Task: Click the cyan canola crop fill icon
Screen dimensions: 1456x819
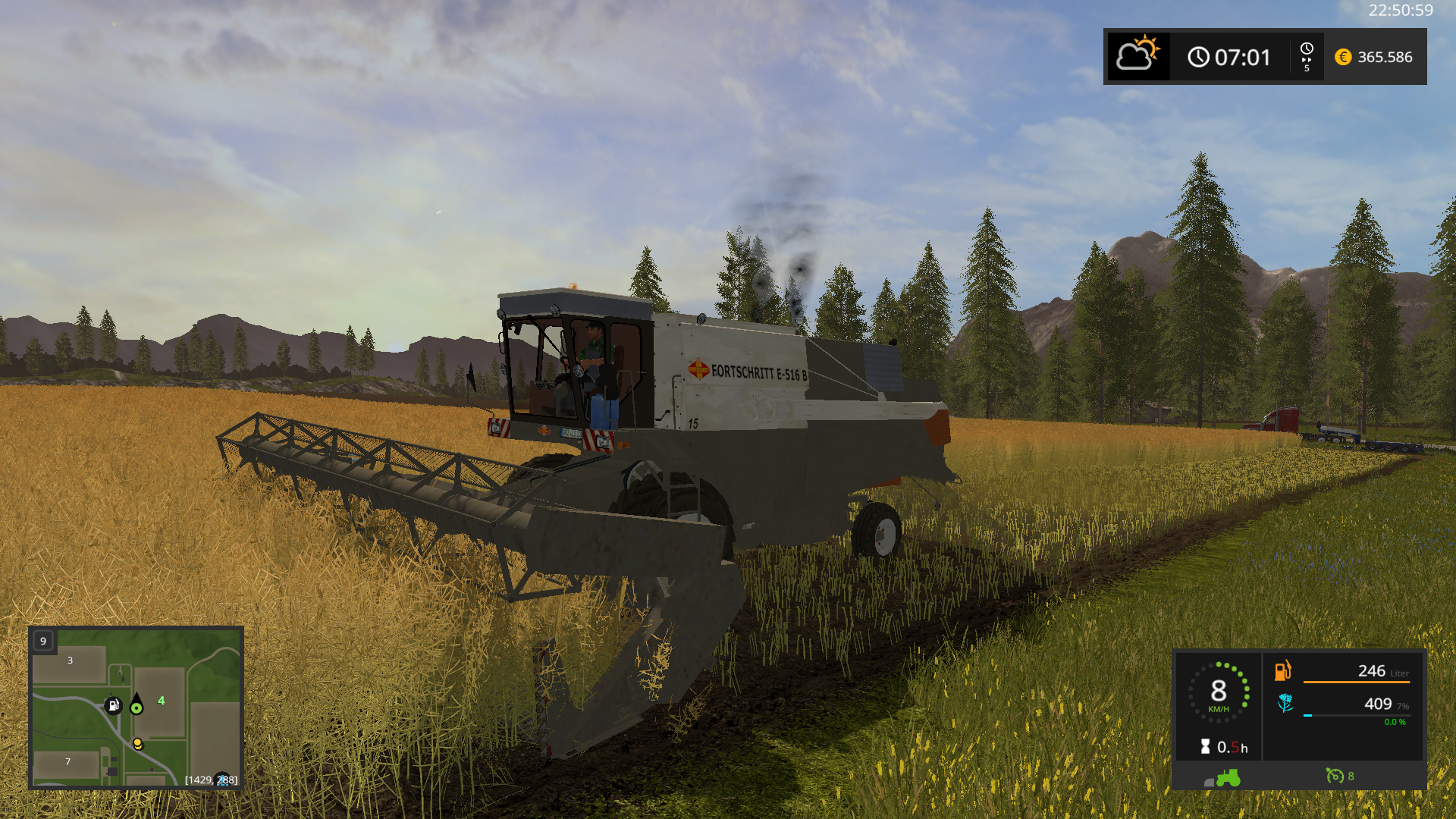Action: pos(1285,703)
